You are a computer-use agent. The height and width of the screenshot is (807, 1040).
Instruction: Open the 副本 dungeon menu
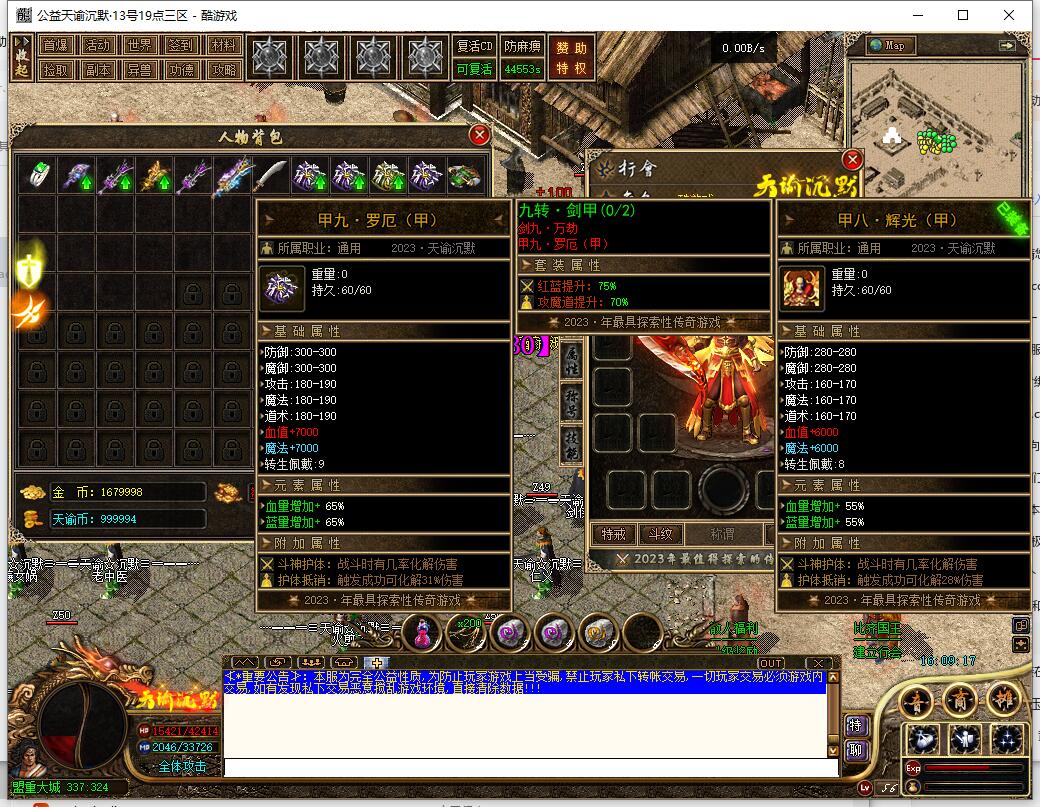click(x=97, y=70)
